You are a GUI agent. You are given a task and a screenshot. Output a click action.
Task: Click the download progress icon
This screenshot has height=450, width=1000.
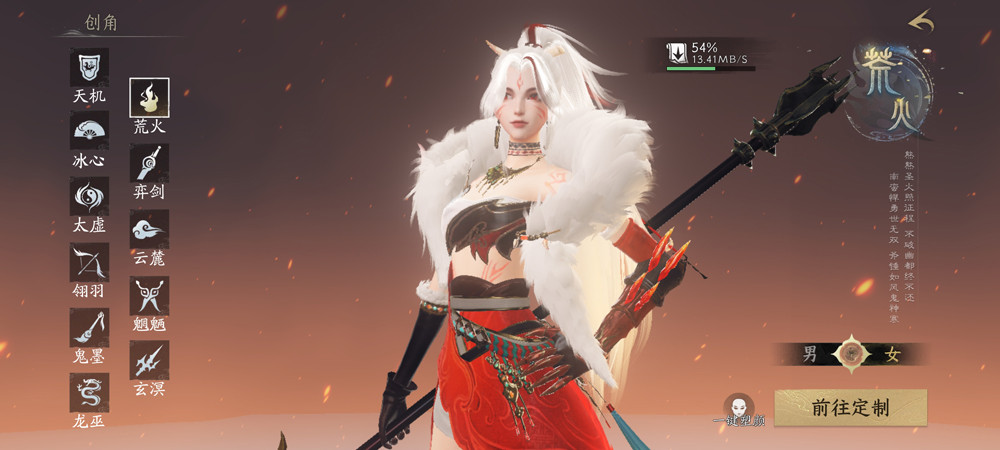pos(677,53)
